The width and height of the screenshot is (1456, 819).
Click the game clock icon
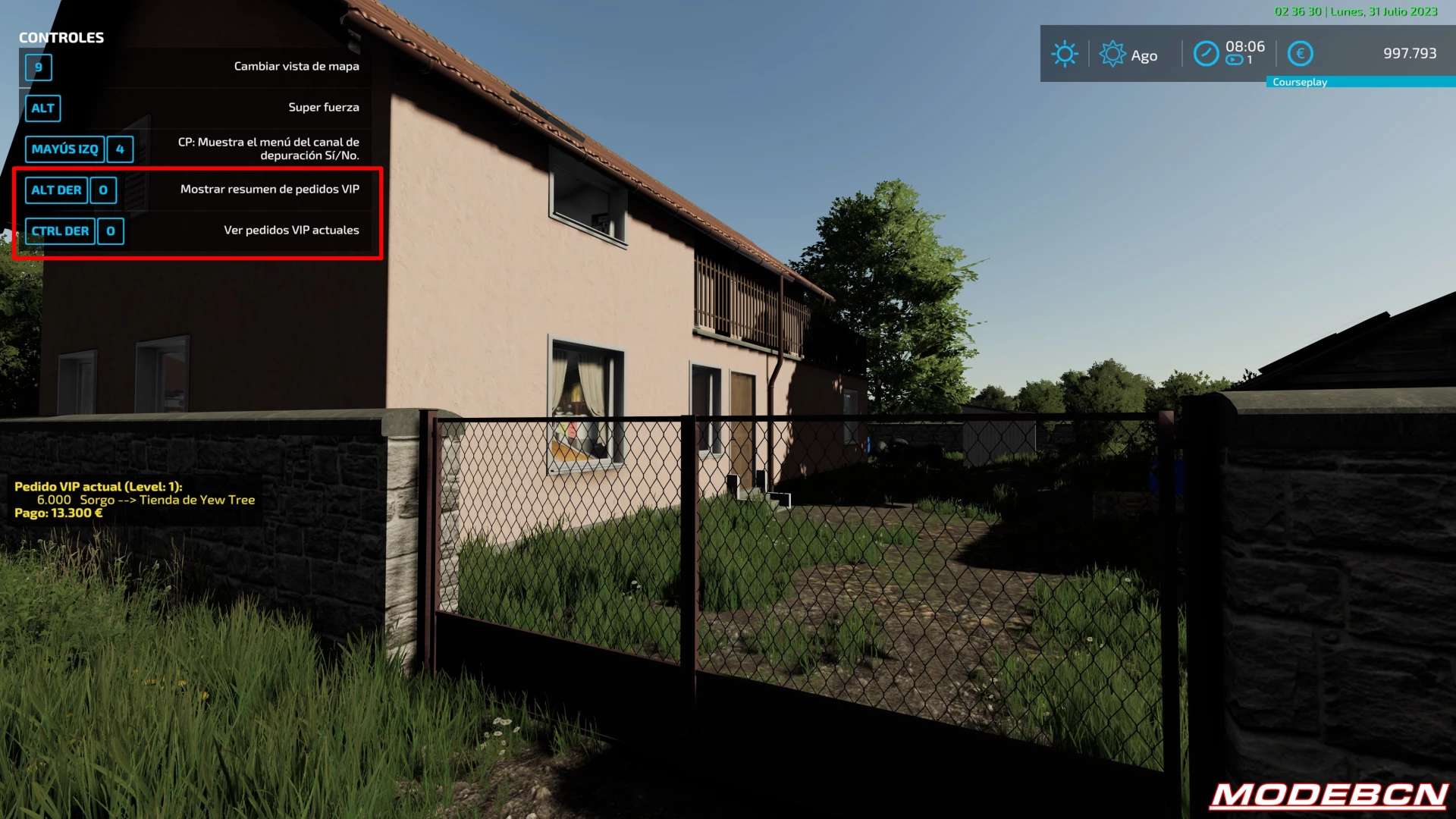pyautogui.click(x=1206, y=54)
